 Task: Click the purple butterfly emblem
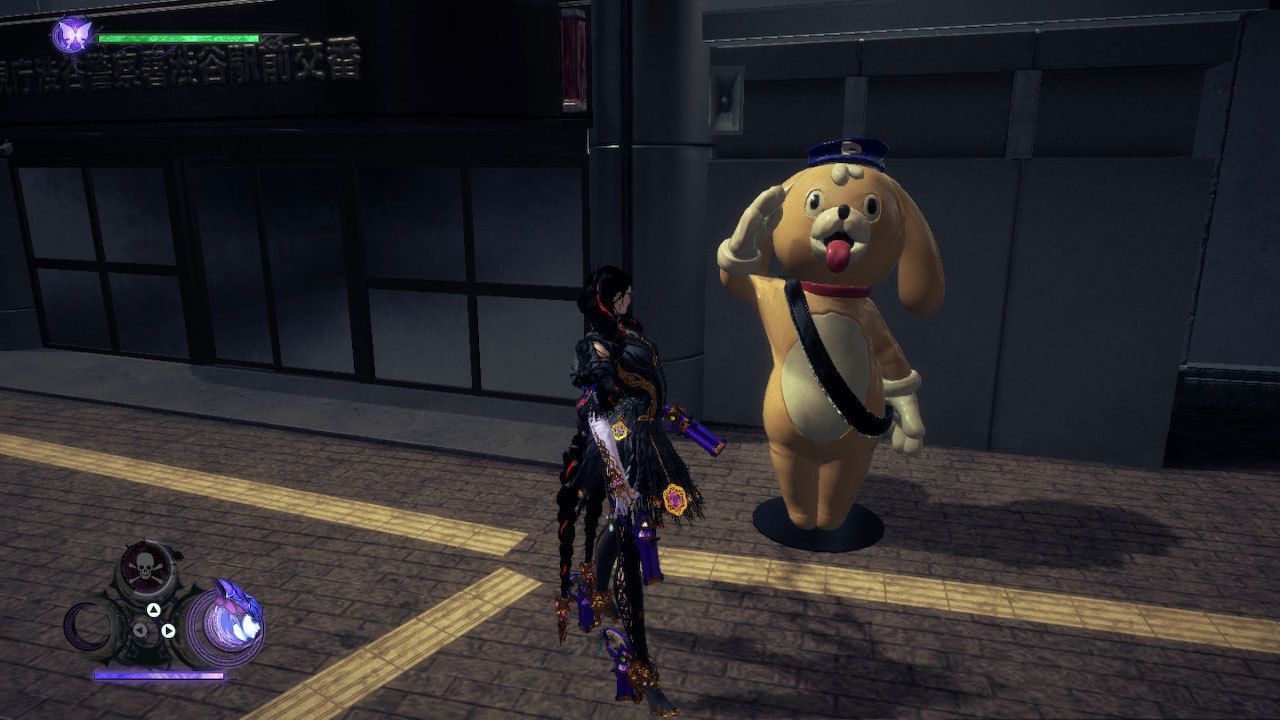coord(72,36)
